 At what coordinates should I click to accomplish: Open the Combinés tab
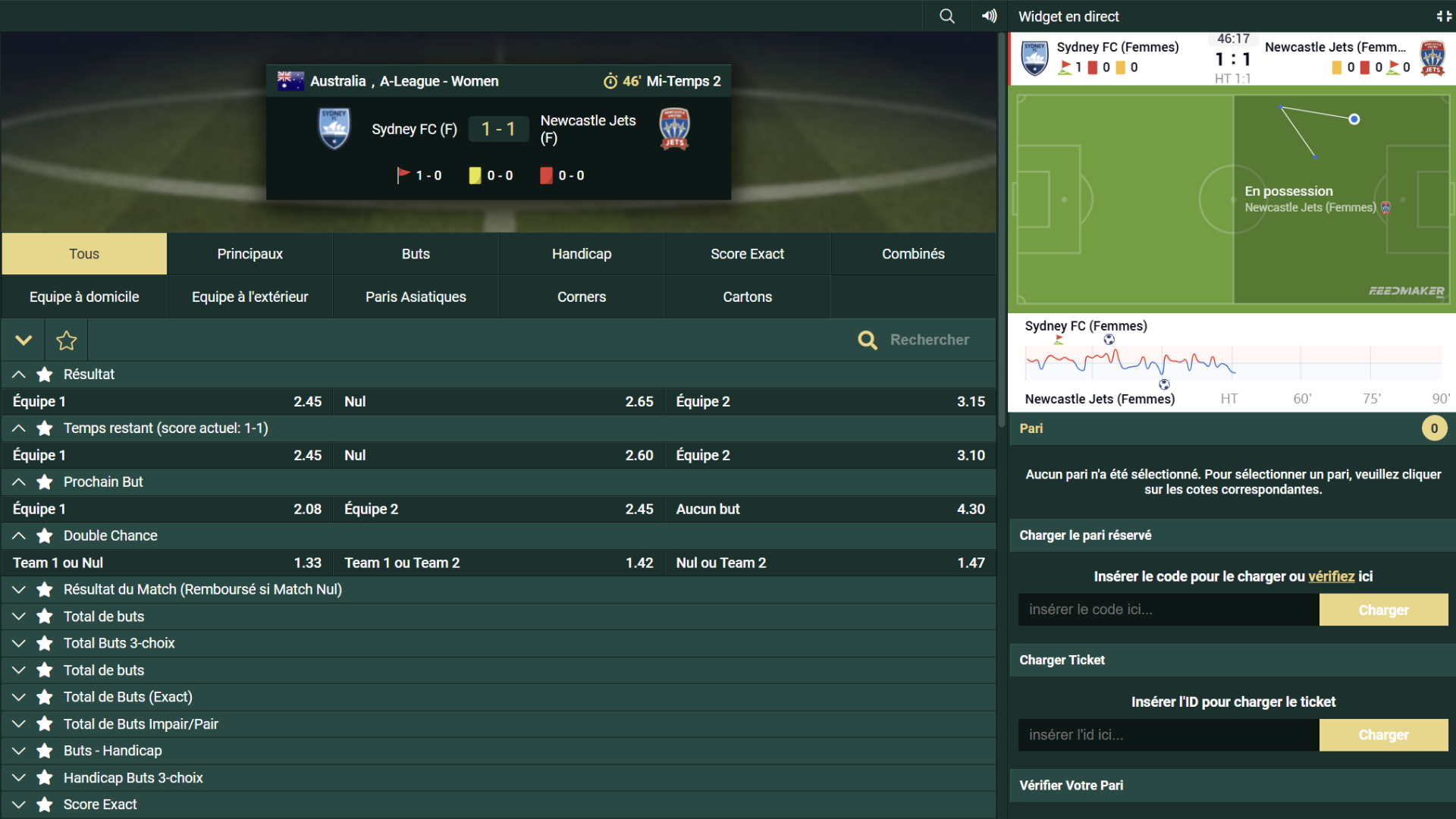point(913,254)
